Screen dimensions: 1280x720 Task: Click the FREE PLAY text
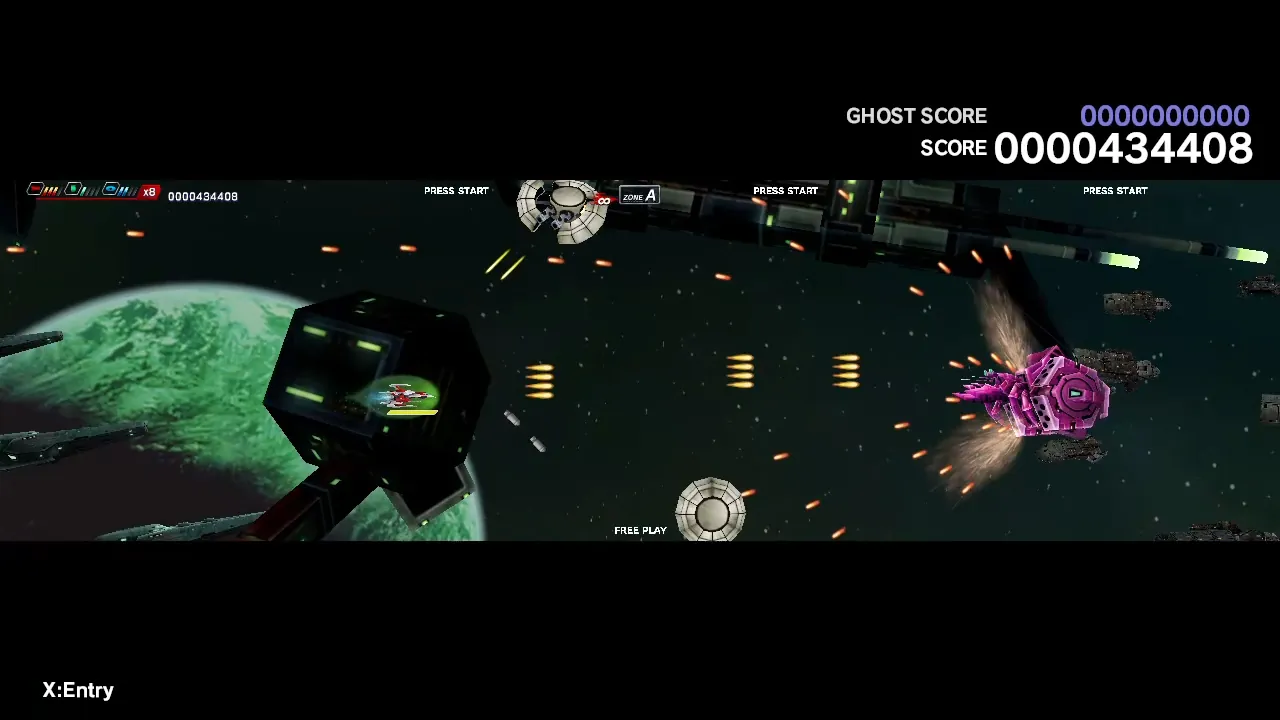click(640, 530)
